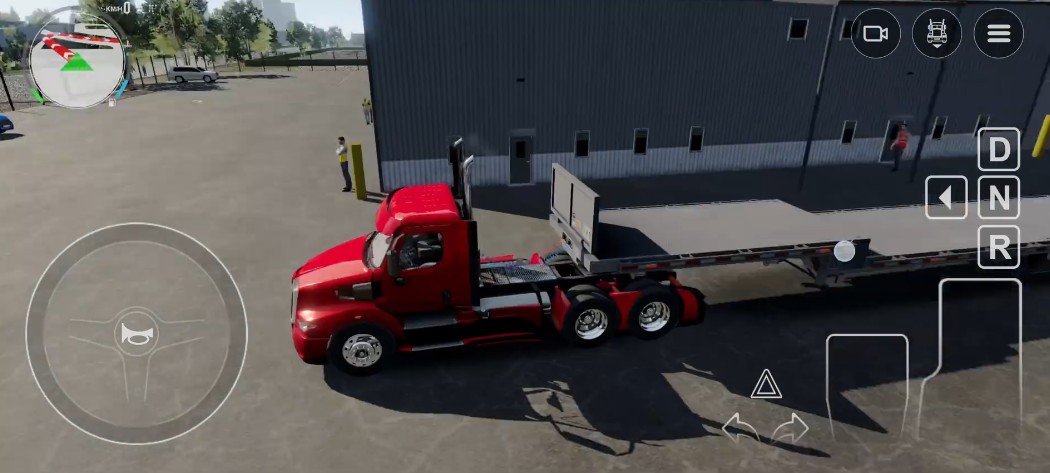Tap the accelerator pedal

pos(978,360)
